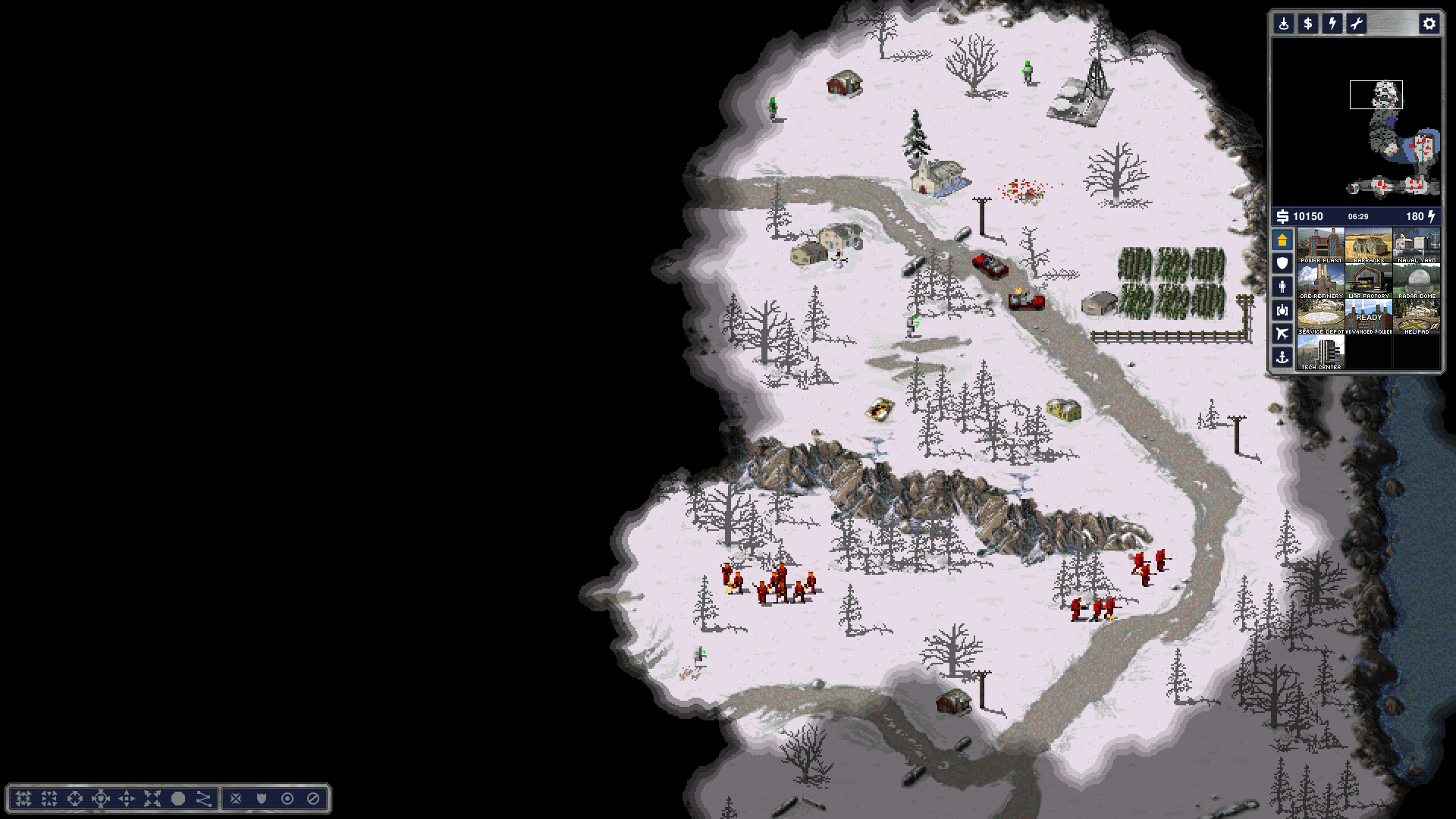Select the War Factory build icon
The image size is (1456, 819).
point(1368,281)
